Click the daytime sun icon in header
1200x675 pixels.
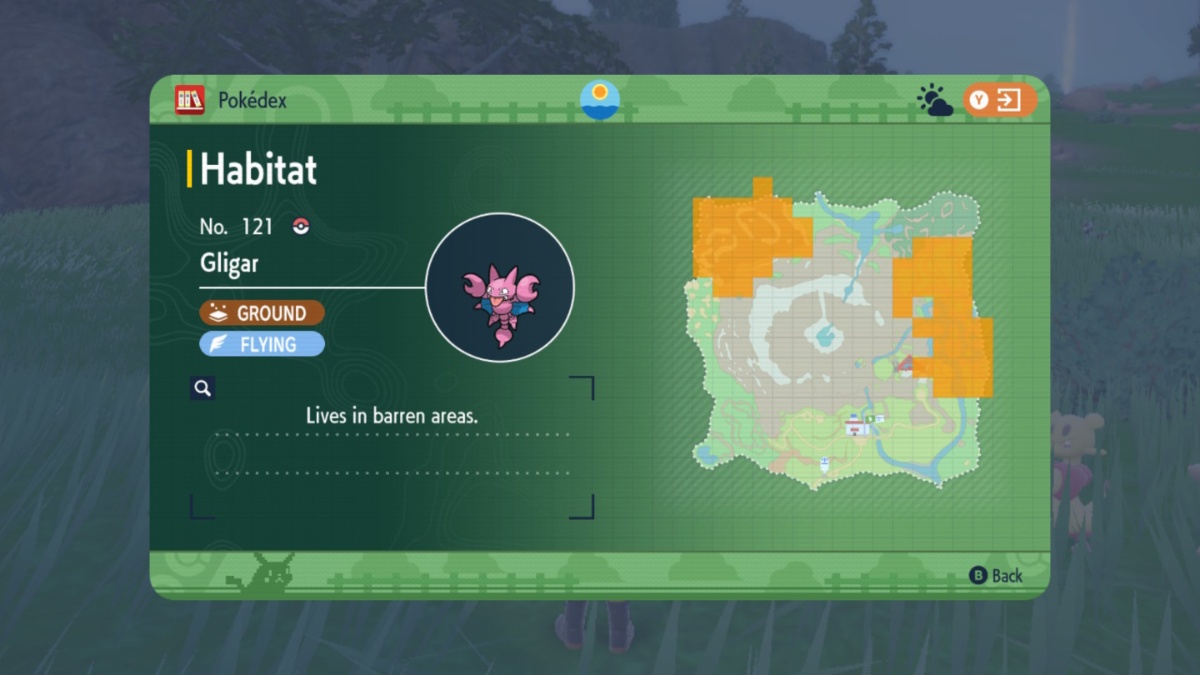600,100
